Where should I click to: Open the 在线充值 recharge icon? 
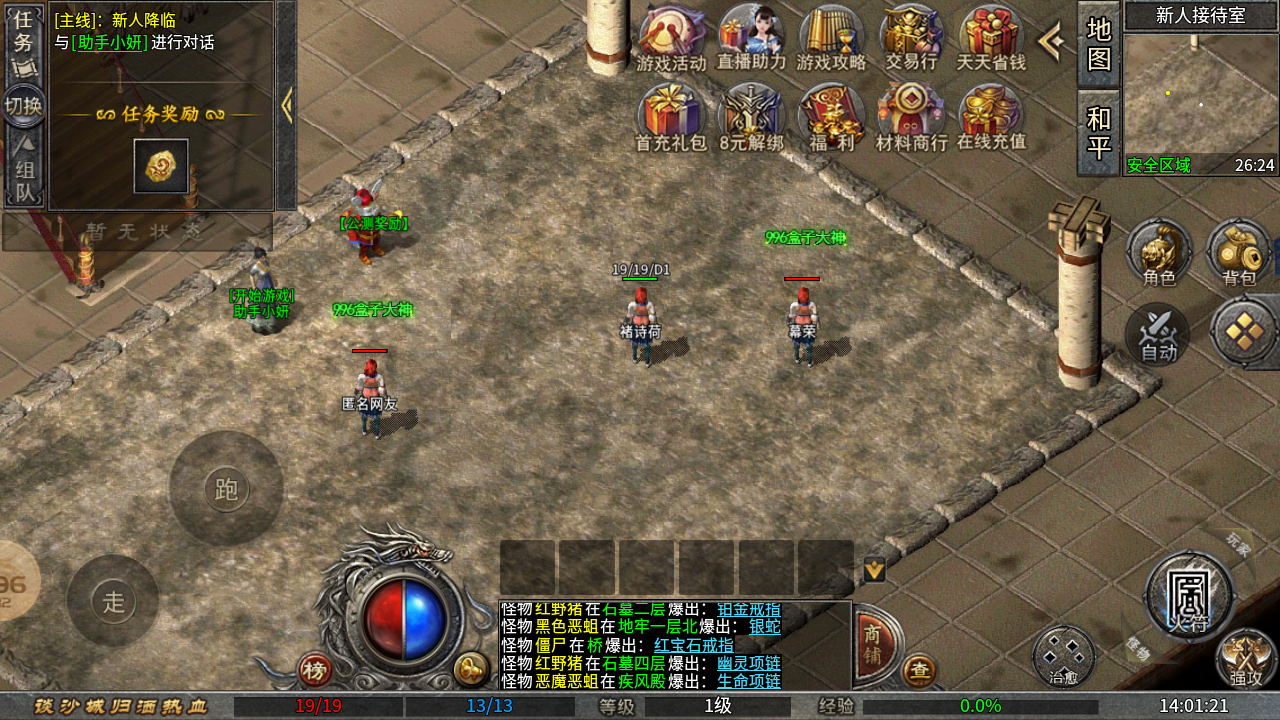tap(991, 117)
